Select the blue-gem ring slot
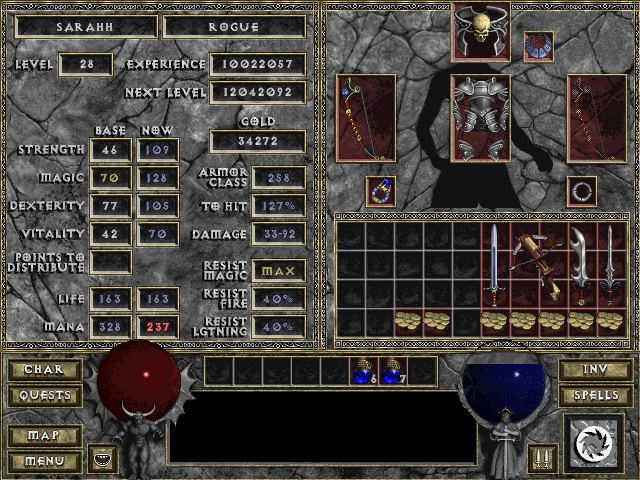Screen dimensions: 640x480 381,189
